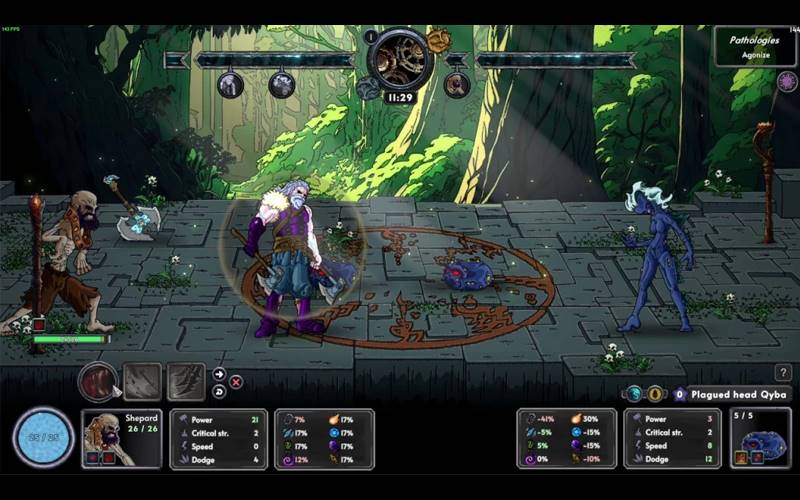Select the round red bite skill

[x=97, y=382]
